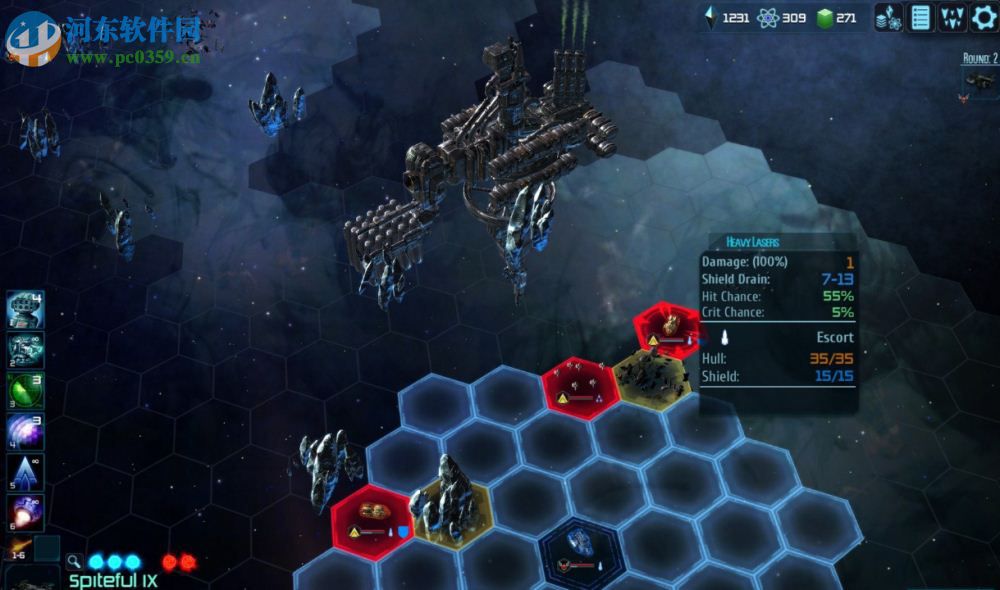Activate the slot 2 ship ability

(x=25, y=350)
